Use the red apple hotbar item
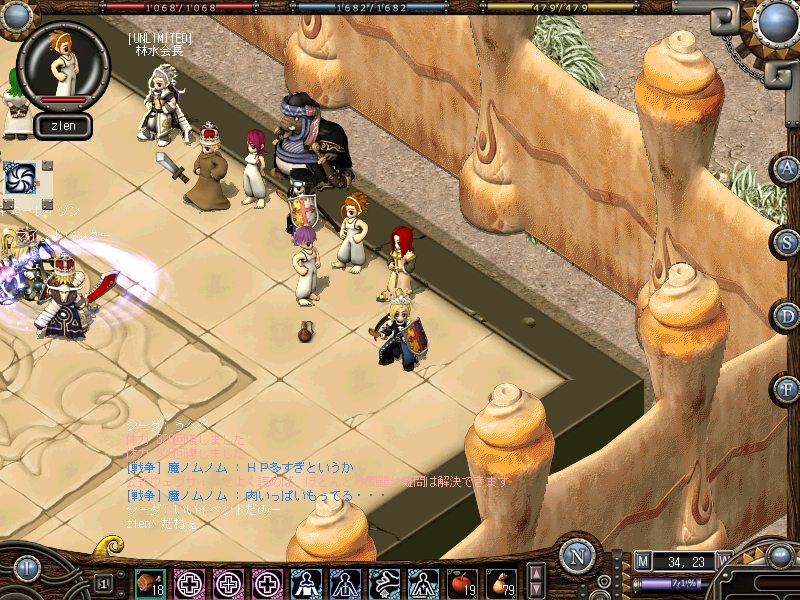The height and width of the screenshot is (600, 800). point(462,582)
